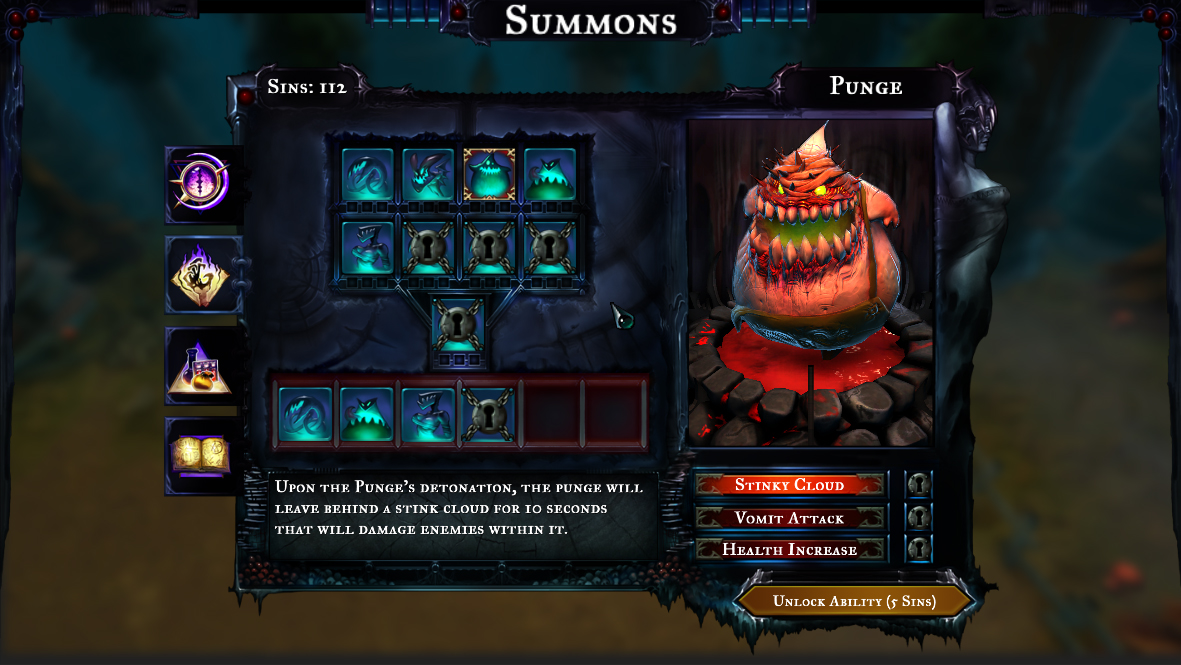Click the serpent summon in the red loadout bar

point(305,414)
